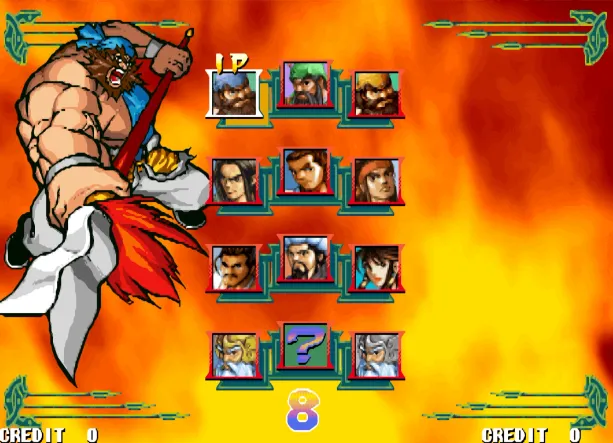This screenshot has width=613, height=443.
Task: Pick the red-headband fighter portrait
Action: [377, 181]
